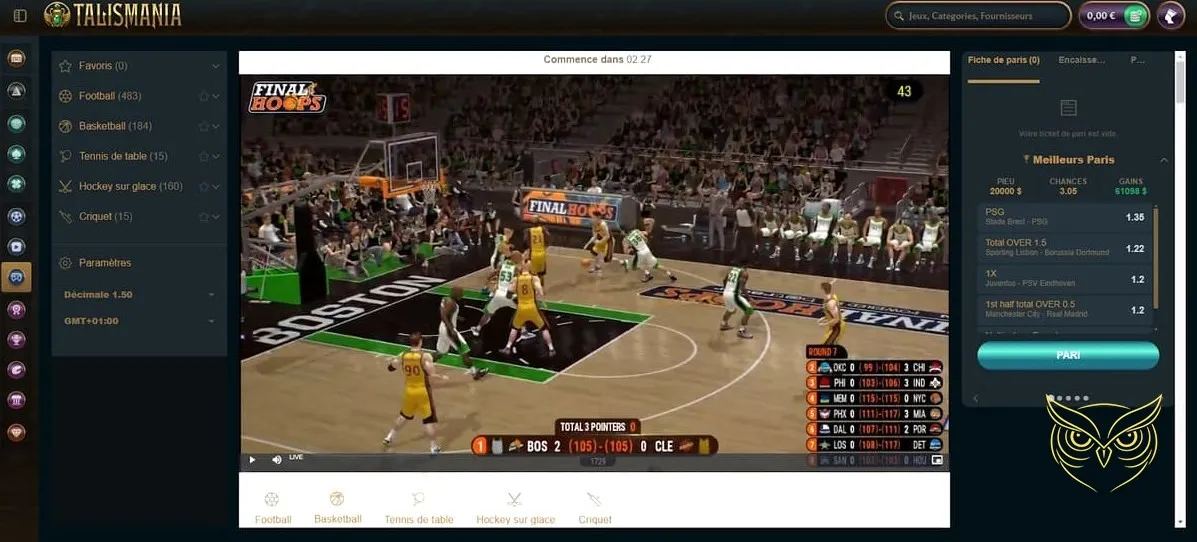Play the video stream

click(x=252, y=460)
